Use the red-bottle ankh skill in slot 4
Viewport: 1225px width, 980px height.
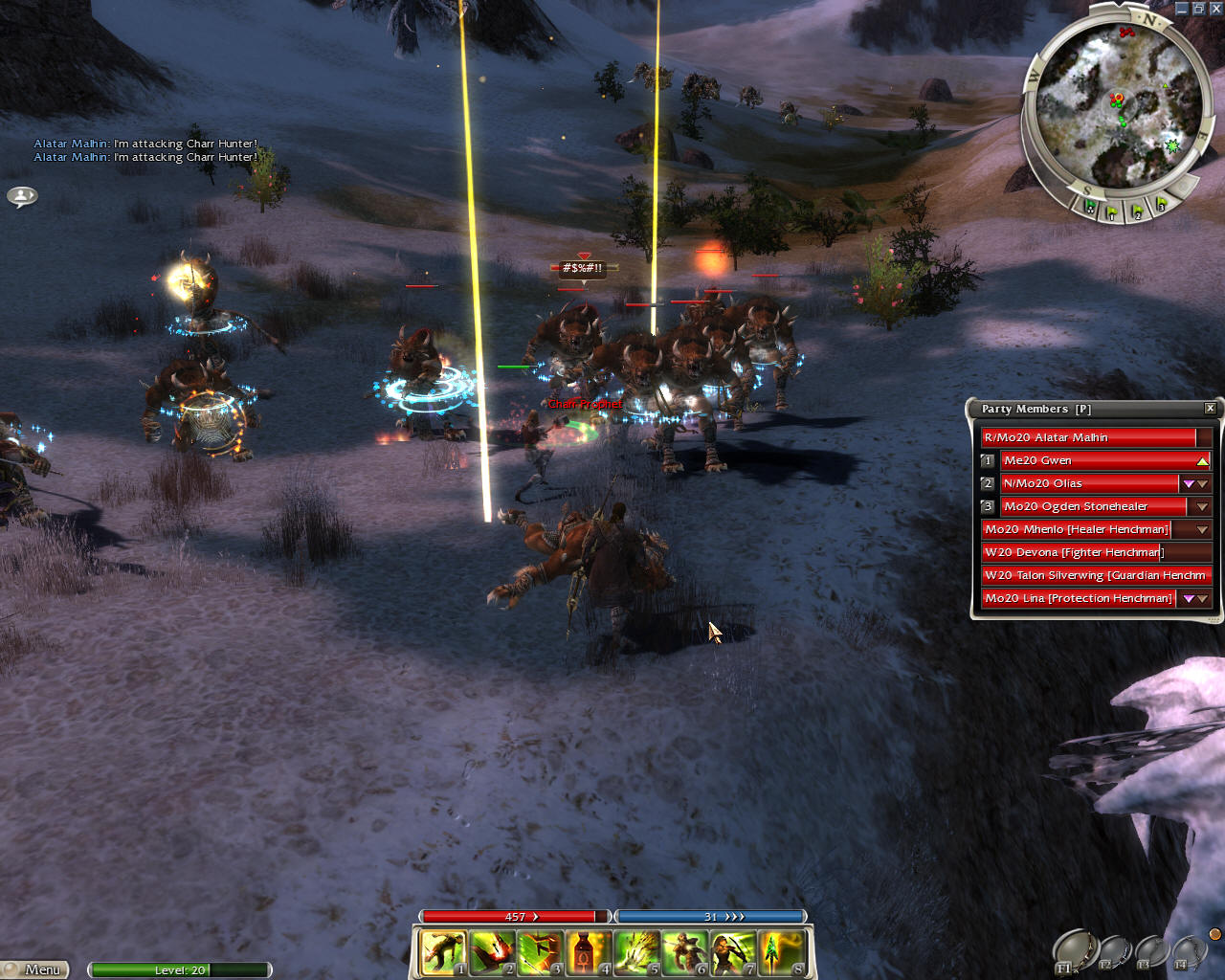click(x=588, y=953)
